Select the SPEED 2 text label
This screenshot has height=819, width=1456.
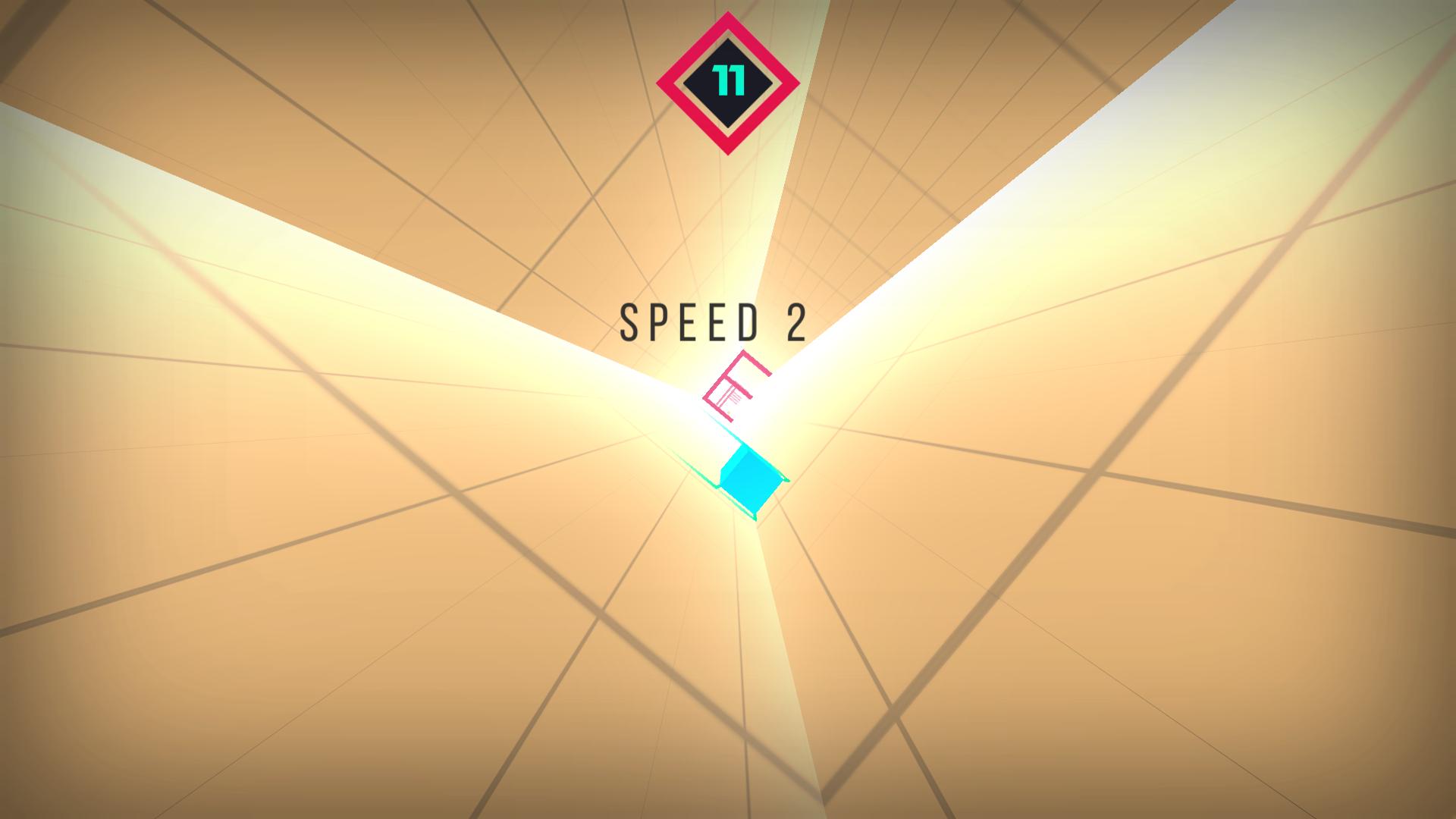(713, 322)
